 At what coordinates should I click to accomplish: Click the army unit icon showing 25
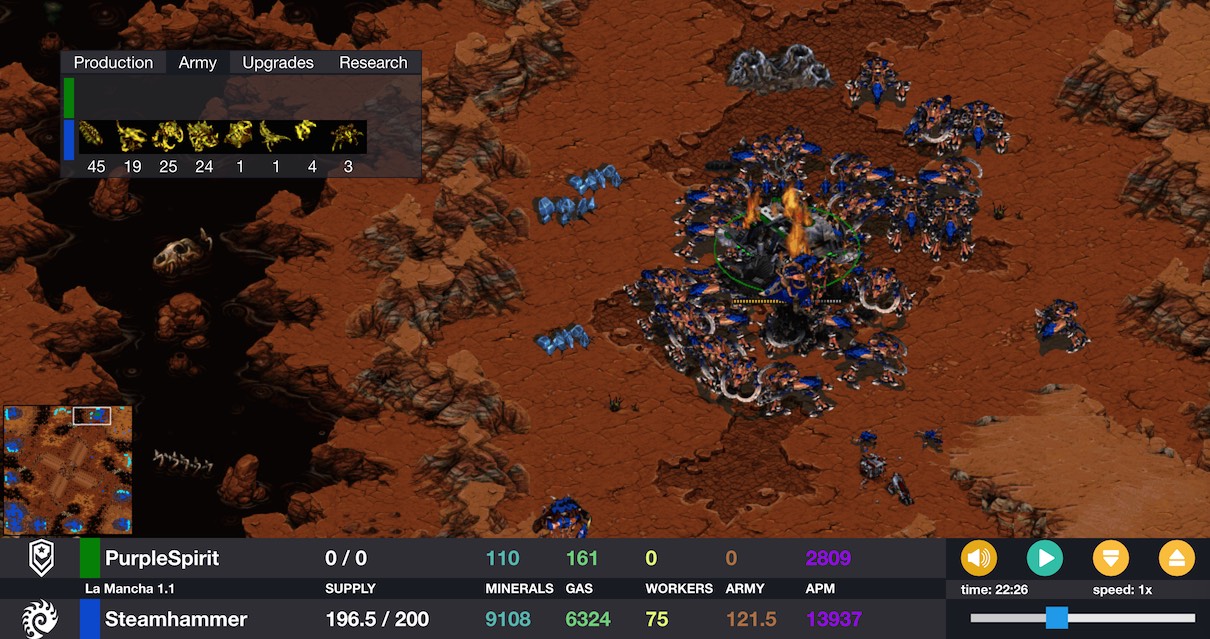point(168,136)
